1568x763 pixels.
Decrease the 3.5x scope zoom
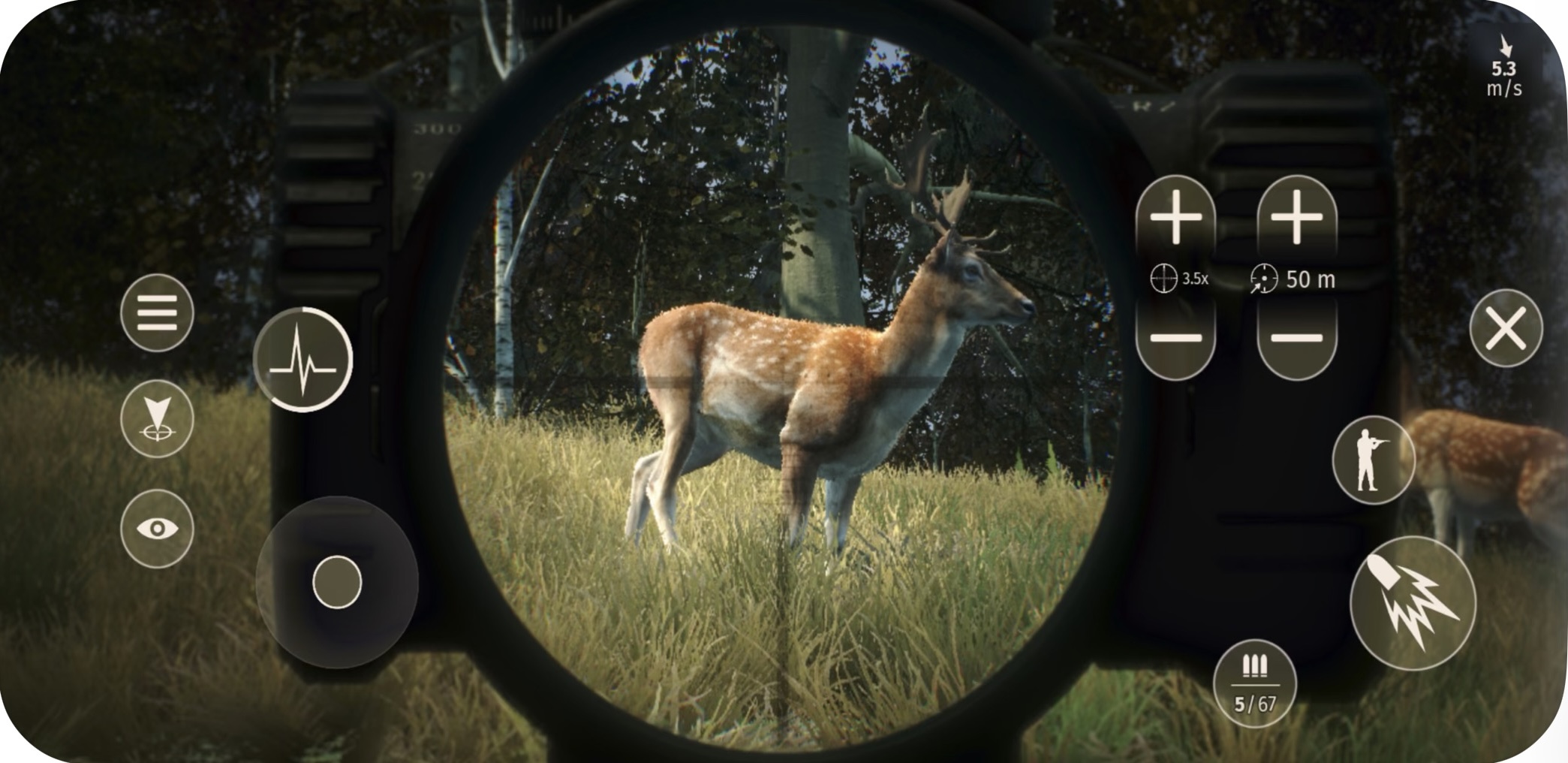tap(1175, 339)
